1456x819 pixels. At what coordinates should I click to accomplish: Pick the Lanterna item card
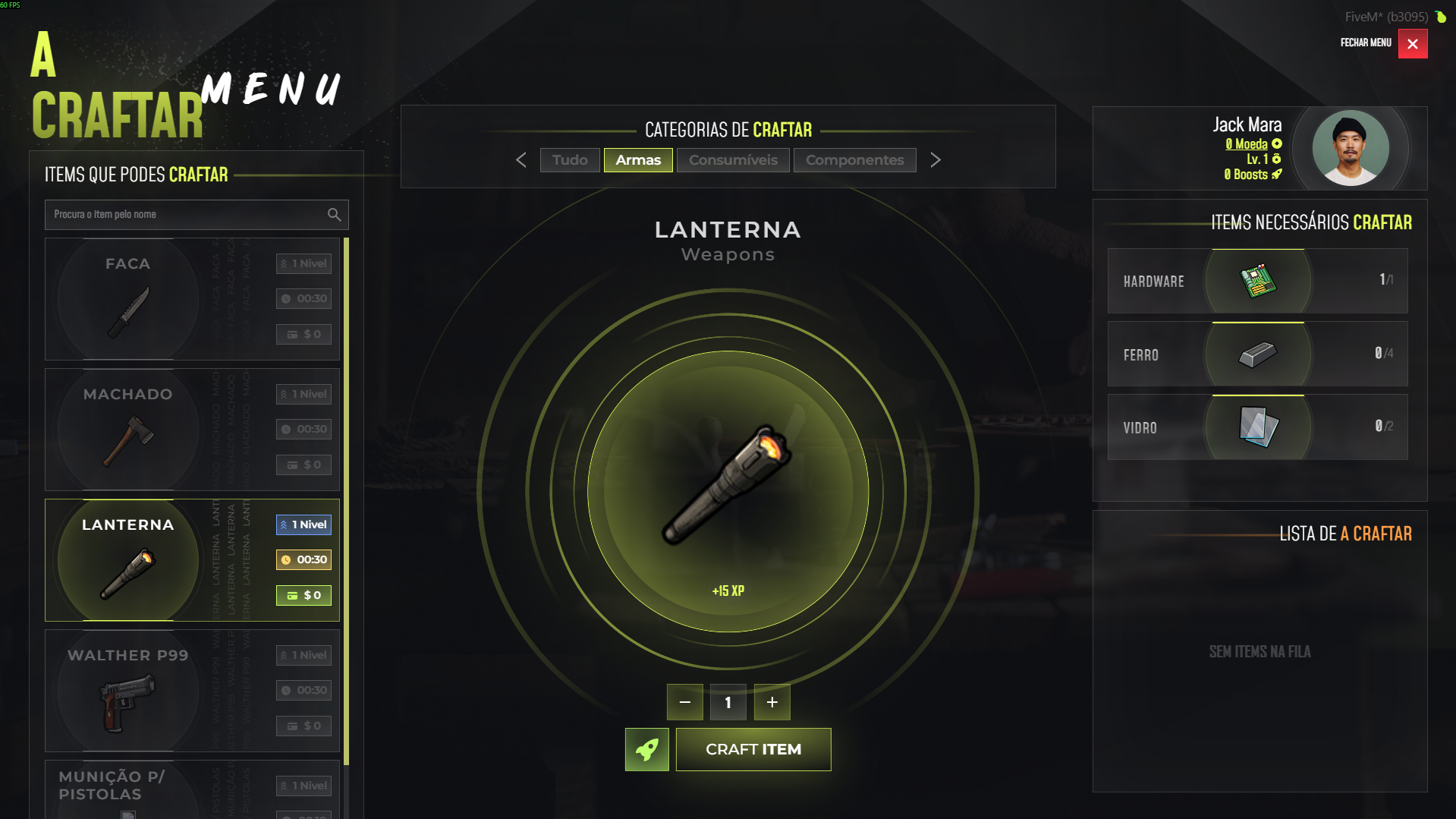(192, 560)
